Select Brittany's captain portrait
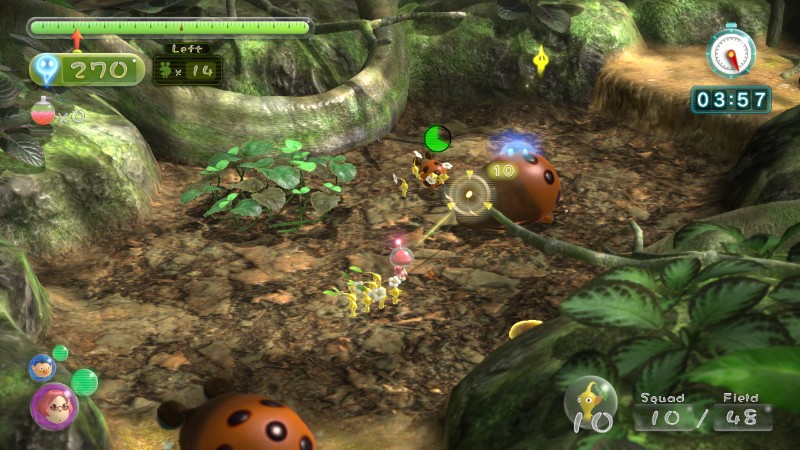 pos(53,405)
